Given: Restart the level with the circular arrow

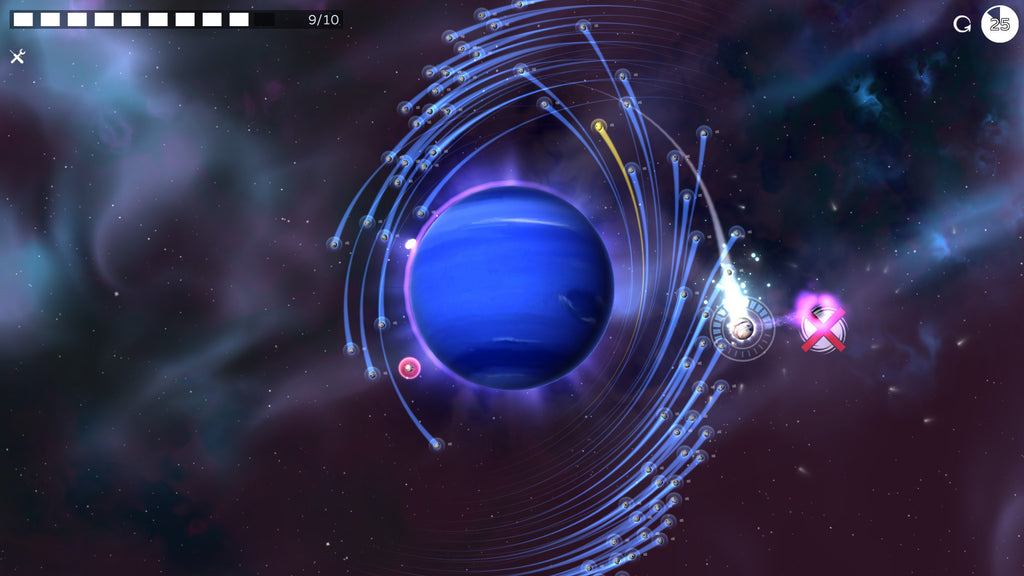Looking at the screenshot, I should click(x=962, y=24).
